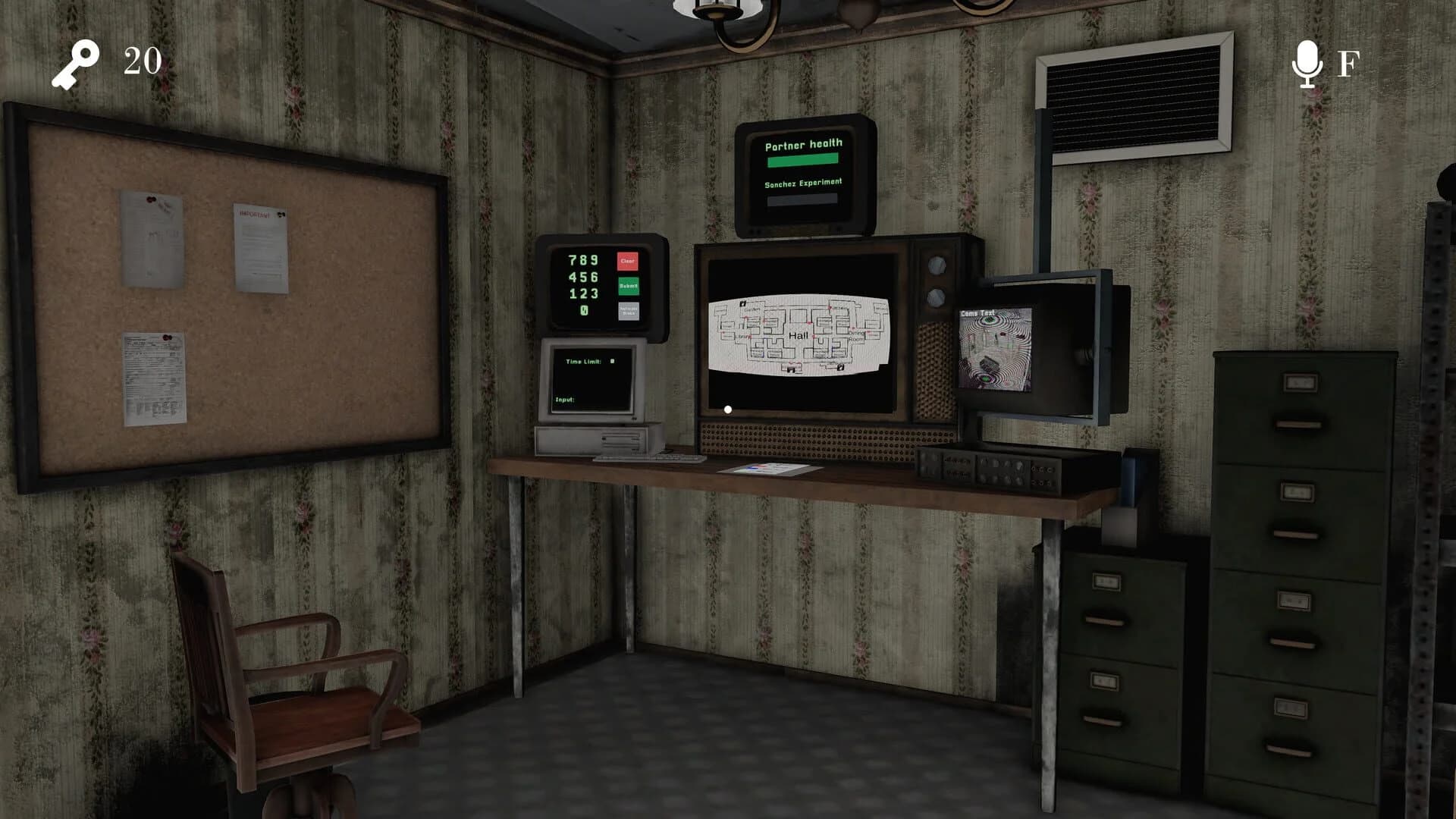Click the white indicator dot on the map monitor
This screenshot has height=819, width=1456.
pos(728,409)
